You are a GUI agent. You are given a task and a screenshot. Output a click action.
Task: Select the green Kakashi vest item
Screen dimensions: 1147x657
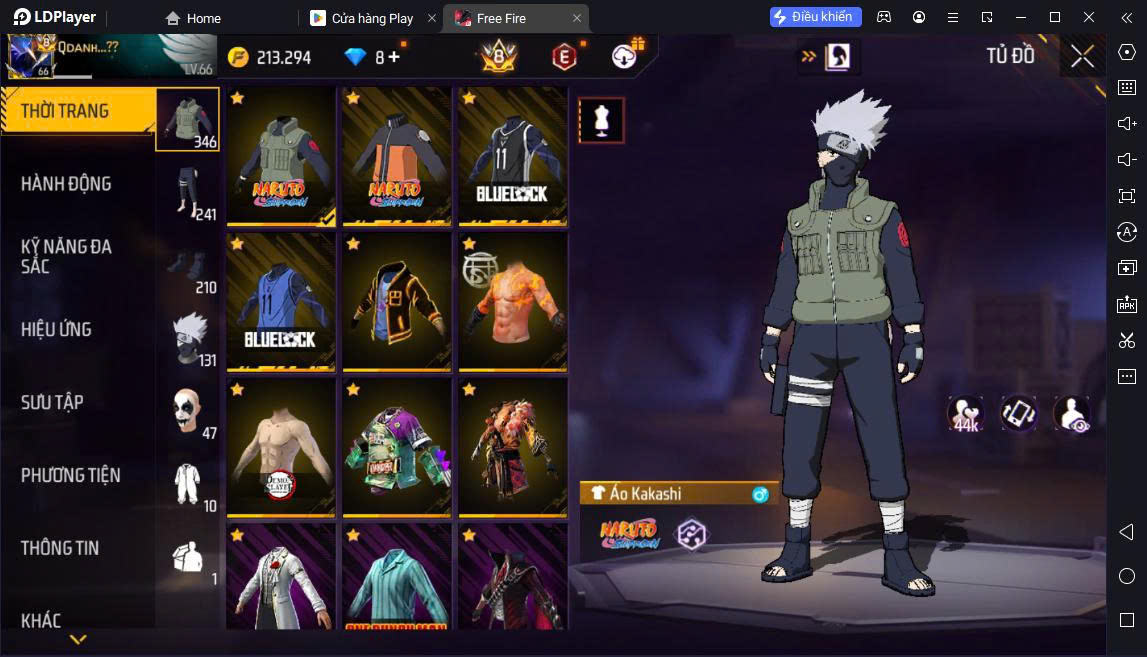click(x=281, y=156)
